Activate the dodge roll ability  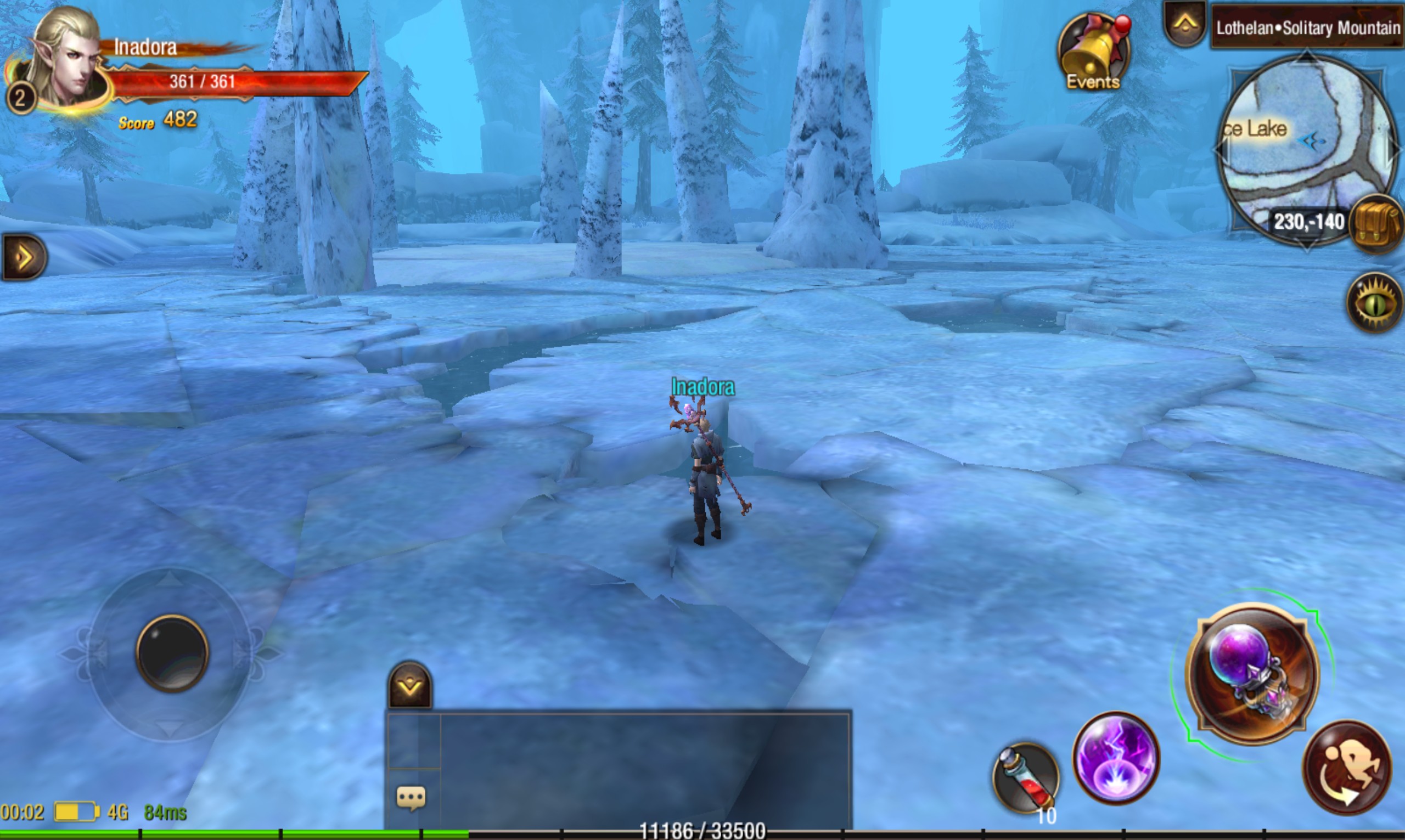pyautogui.click(x=1347, y=768)
